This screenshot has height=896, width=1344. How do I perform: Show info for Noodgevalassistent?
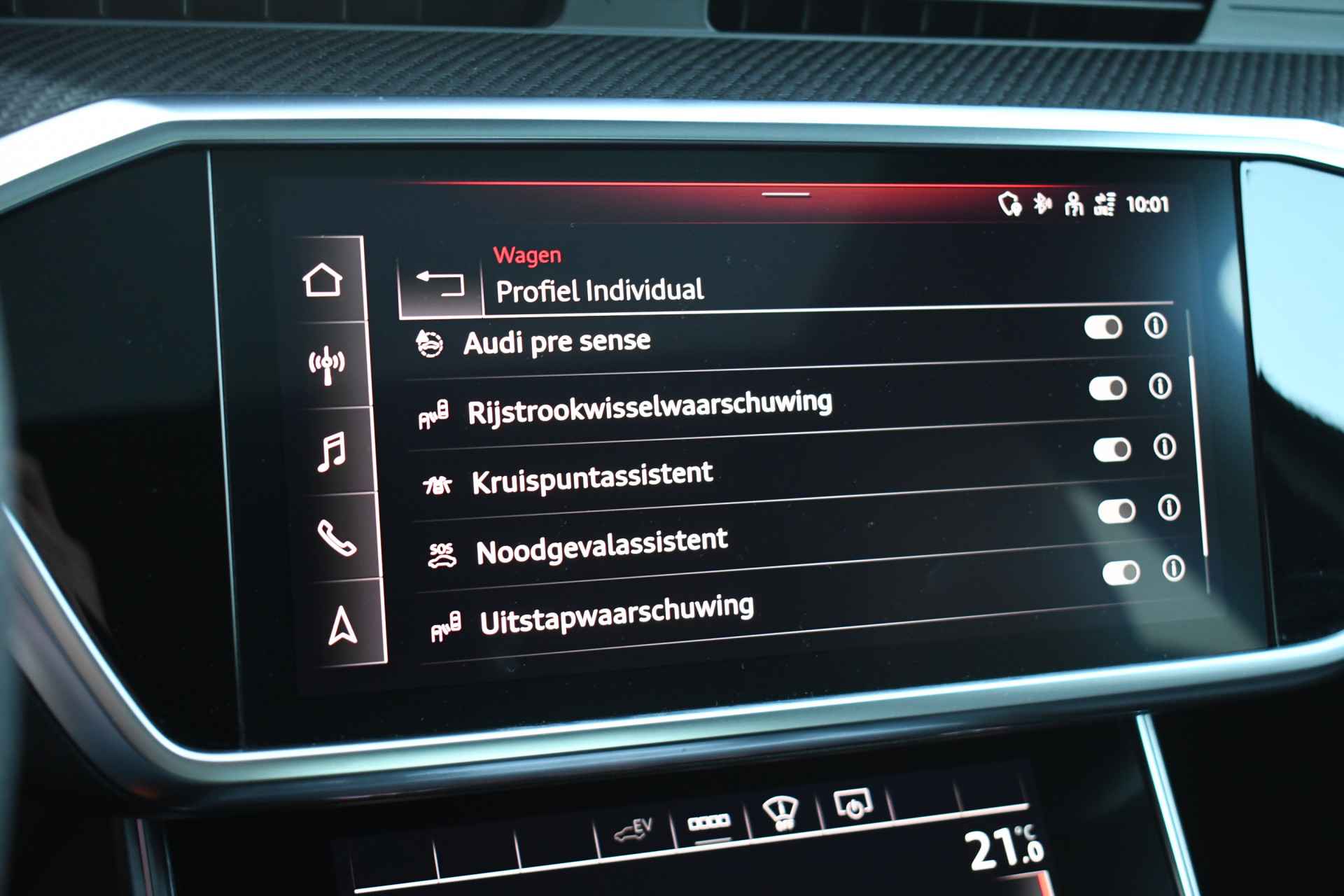click(x=1169, y=507)
